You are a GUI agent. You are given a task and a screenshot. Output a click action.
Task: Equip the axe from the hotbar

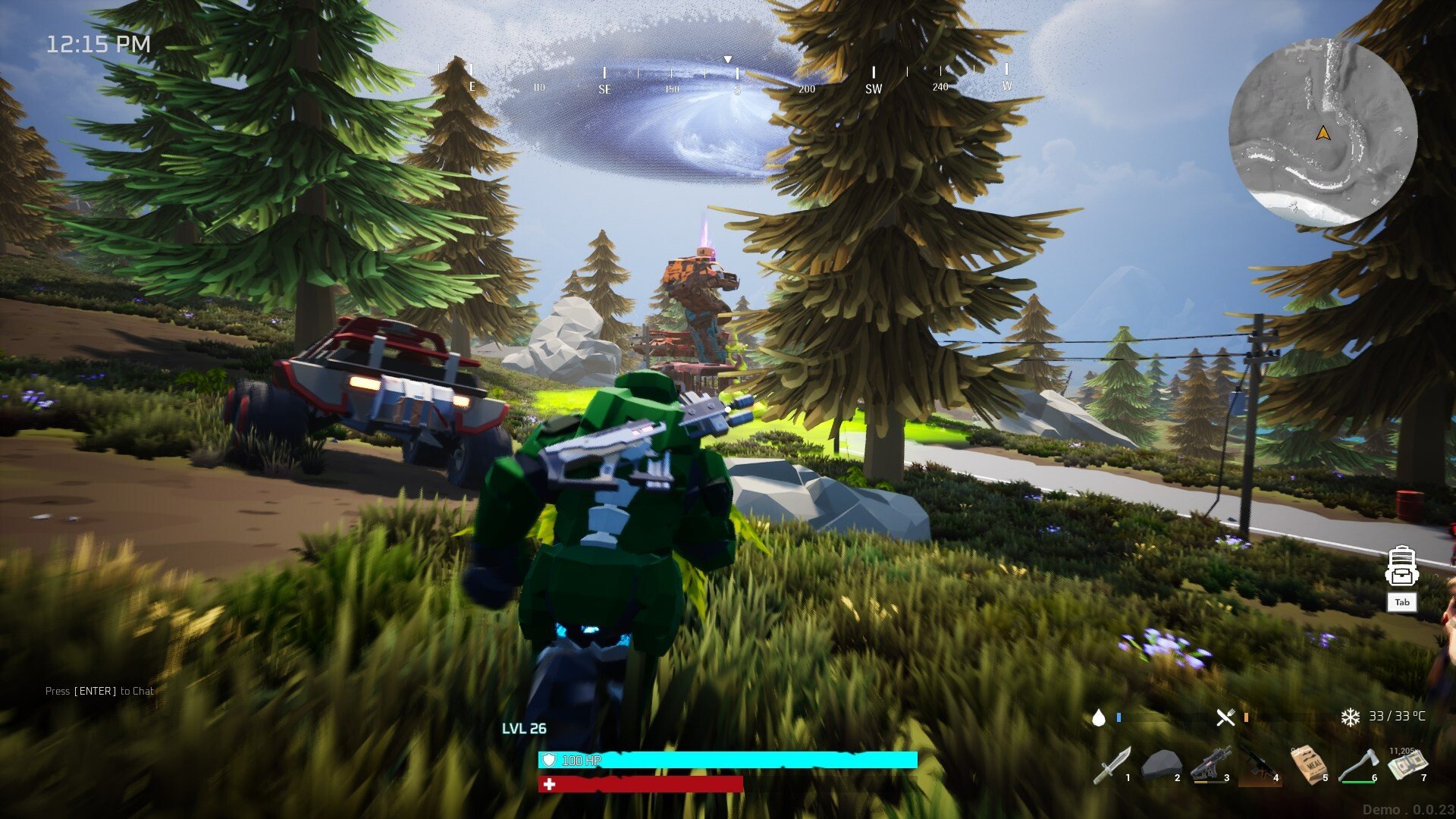1357,766
